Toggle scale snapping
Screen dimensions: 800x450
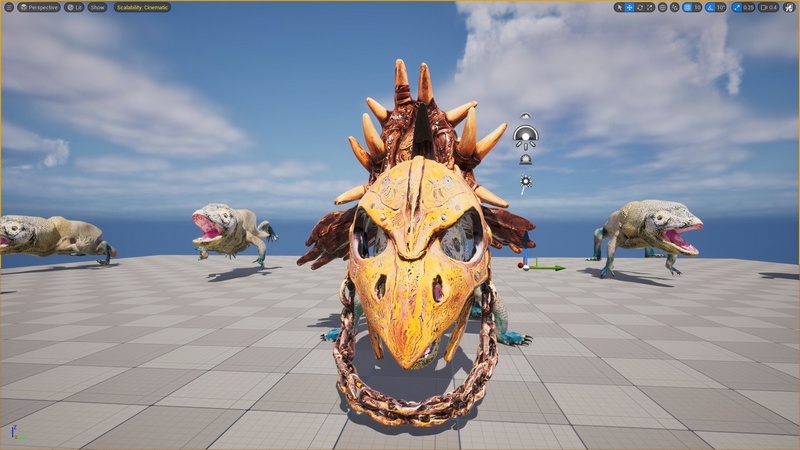tap(736, 7)
